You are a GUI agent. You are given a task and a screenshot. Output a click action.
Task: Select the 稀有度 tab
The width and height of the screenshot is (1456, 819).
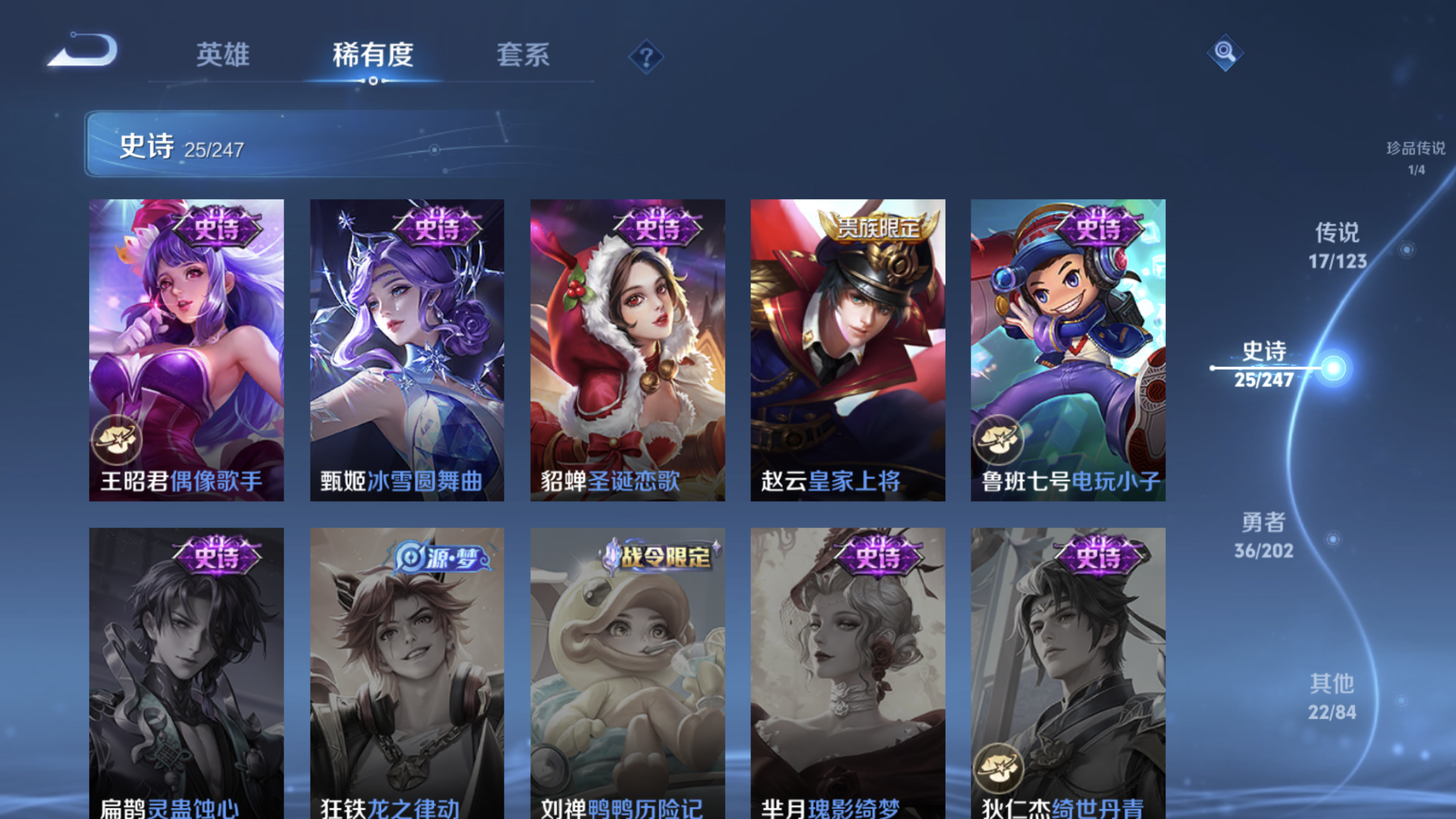click(x=373, y=55)
